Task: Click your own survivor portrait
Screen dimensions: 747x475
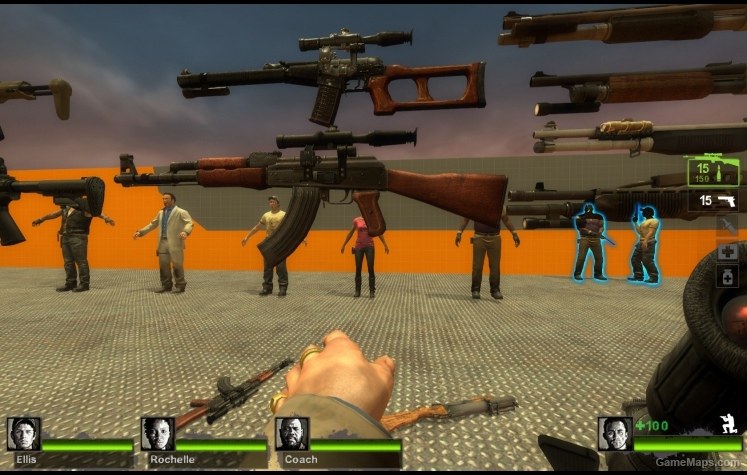Action: [615, 434]
